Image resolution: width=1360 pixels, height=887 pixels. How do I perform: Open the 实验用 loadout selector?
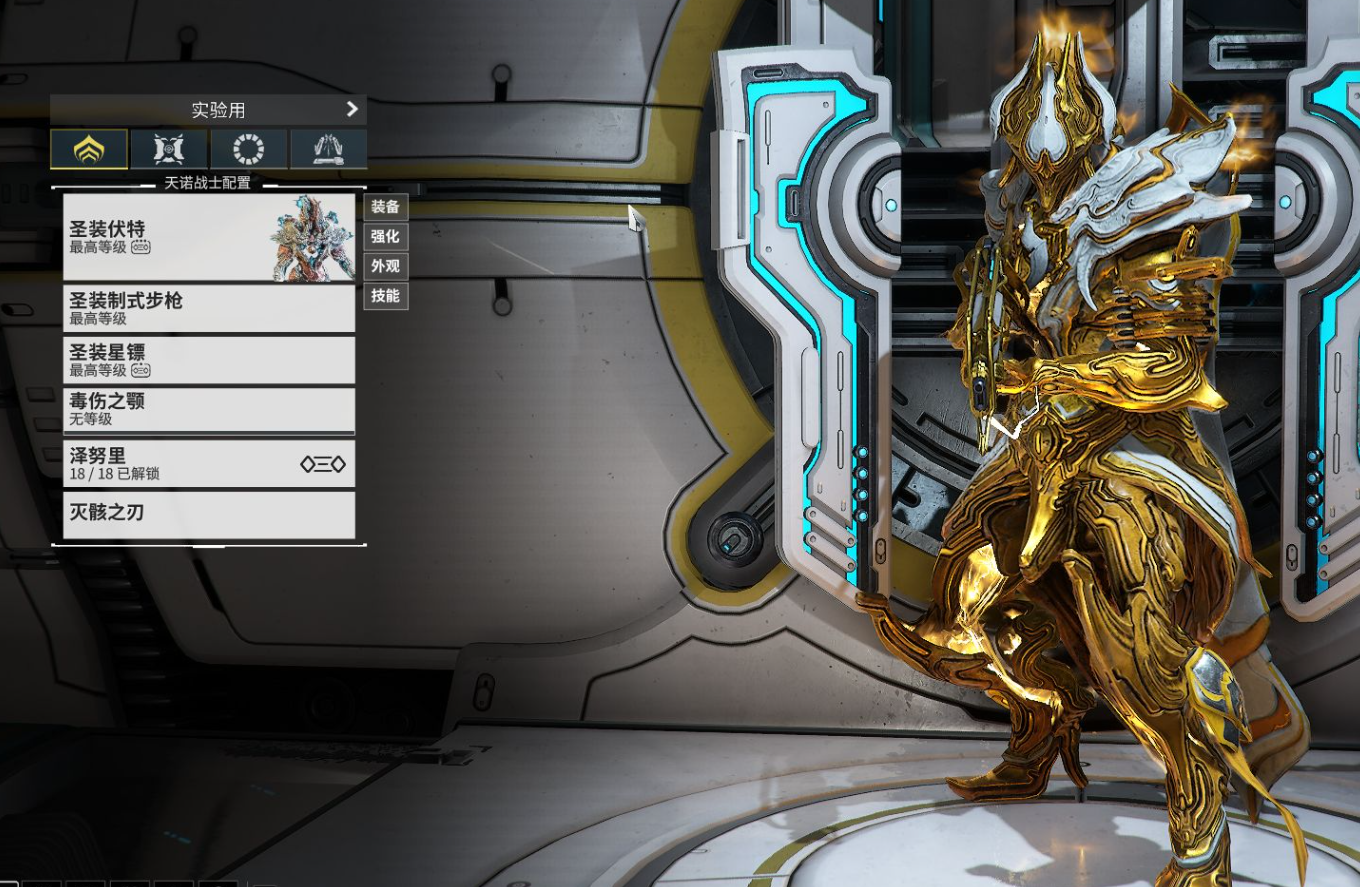coord(208,110)
